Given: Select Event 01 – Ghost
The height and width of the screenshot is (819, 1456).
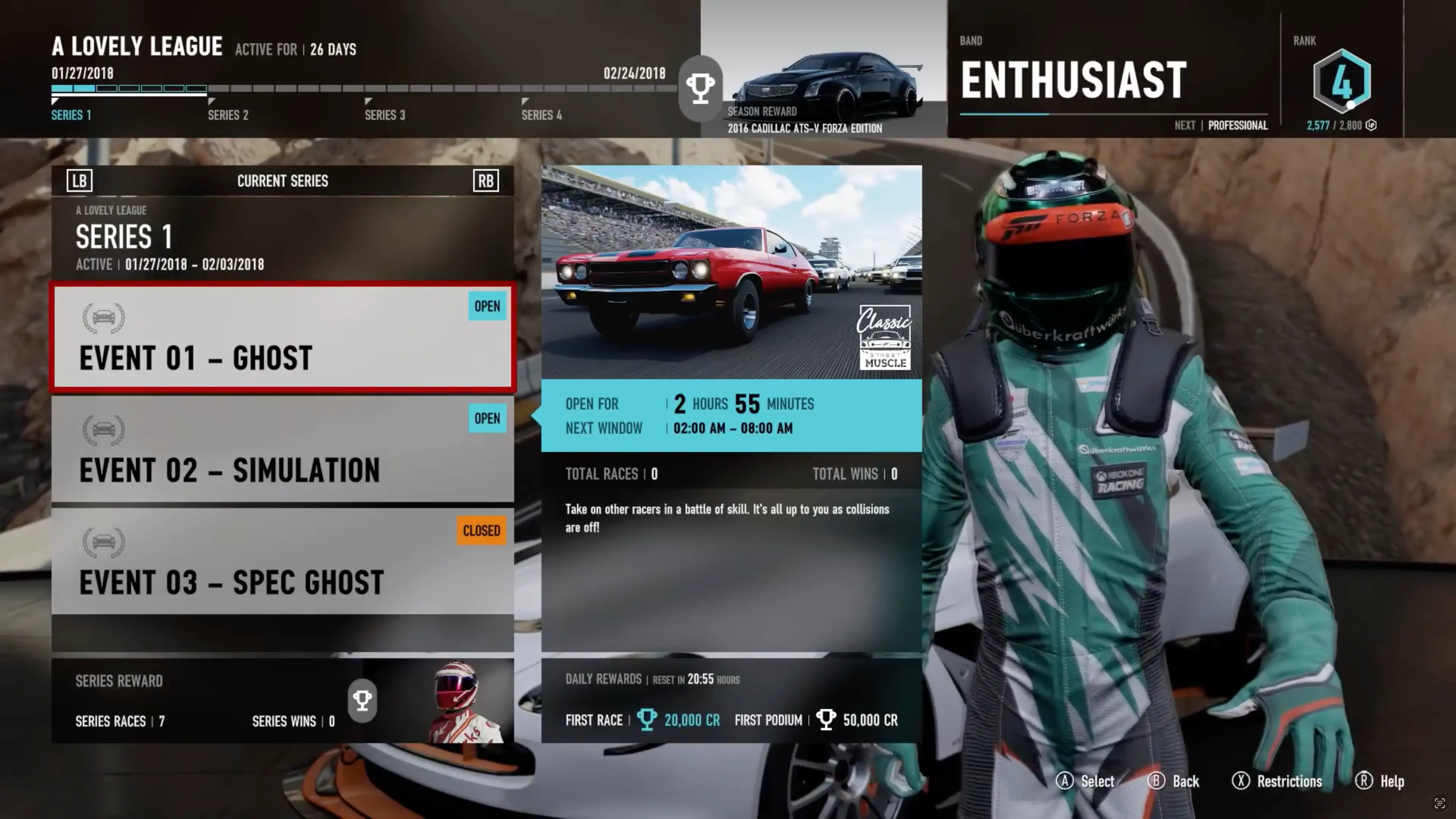Looking at the screenshot, I should (282, 337).
